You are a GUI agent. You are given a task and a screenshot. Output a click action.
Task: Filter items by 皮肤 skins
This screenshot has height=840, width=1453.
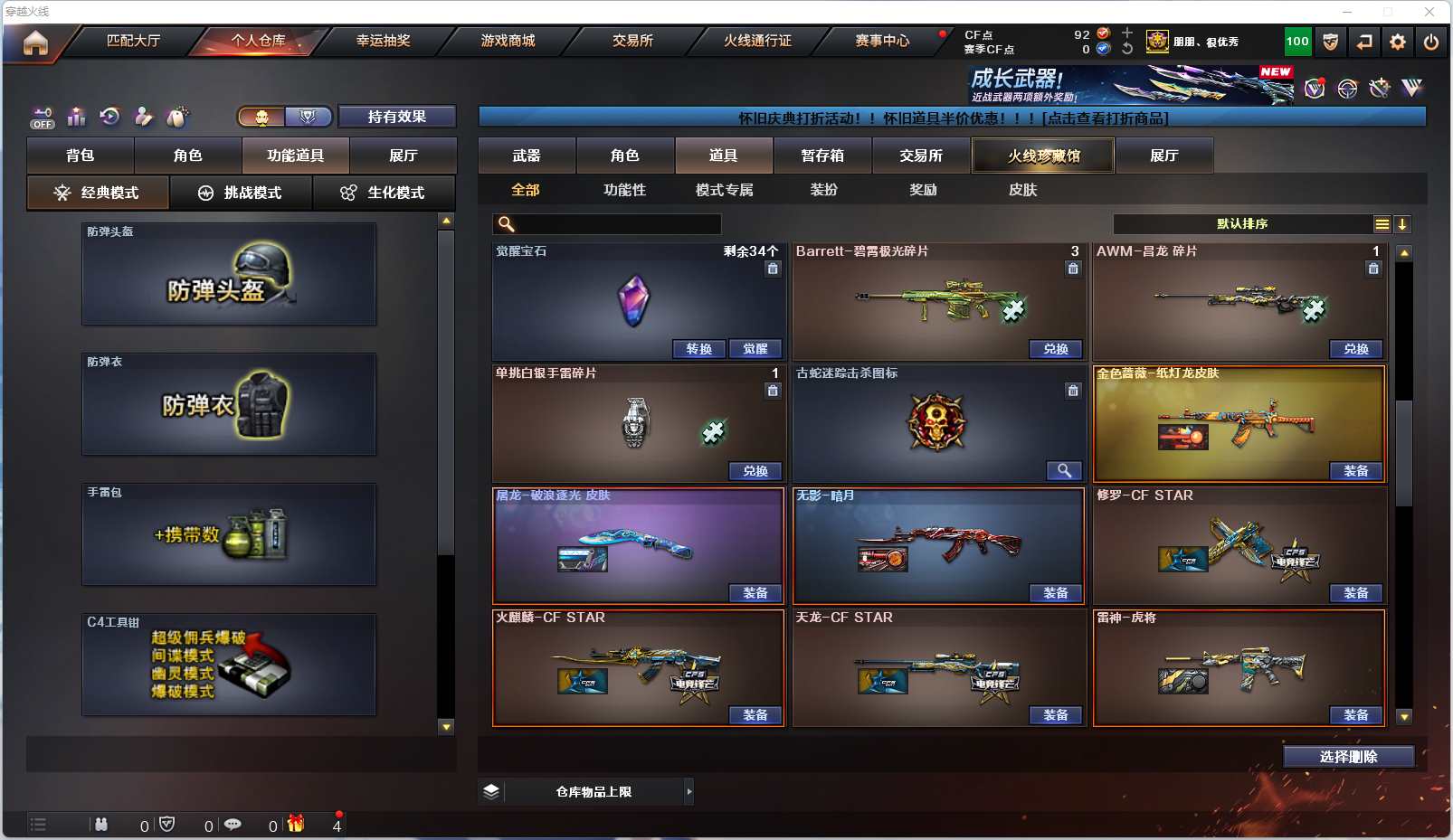point(1022,190)
